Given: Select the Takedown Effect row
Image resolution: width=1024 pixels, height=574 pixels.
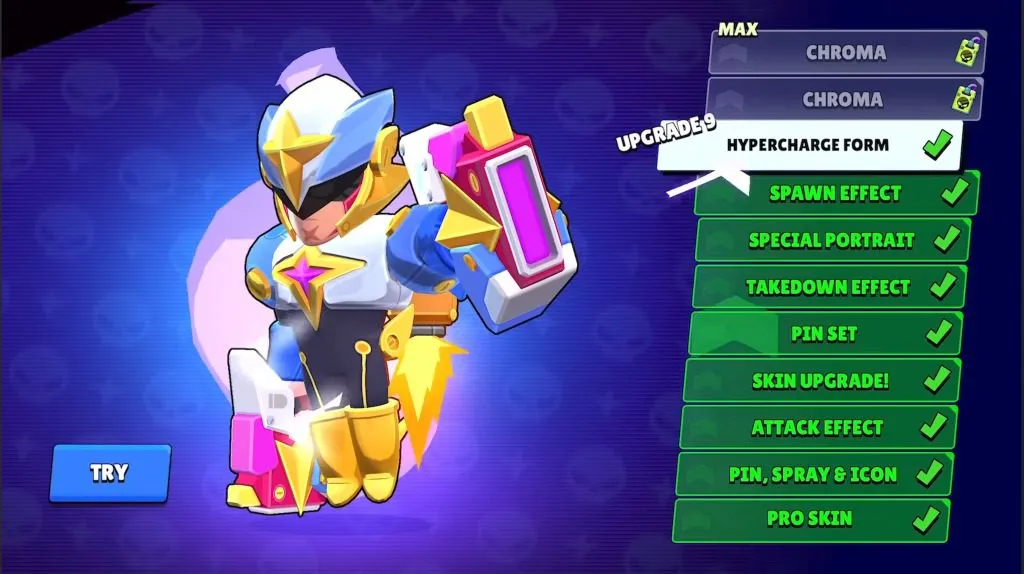Looking at the screenshot, I should click(828, 287).
